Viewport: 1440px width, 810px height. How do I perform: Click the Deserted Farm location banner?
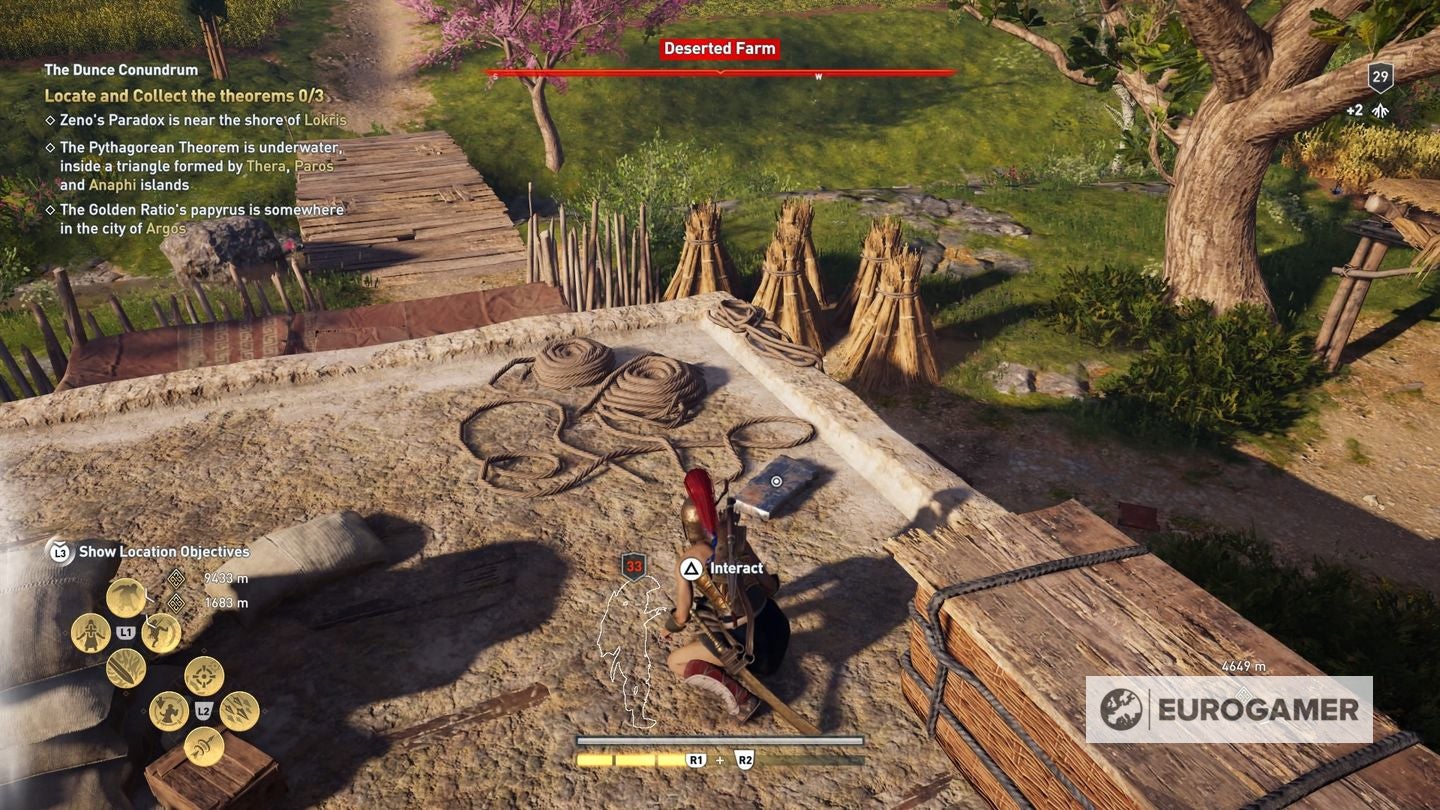click(x=720, y=47)
